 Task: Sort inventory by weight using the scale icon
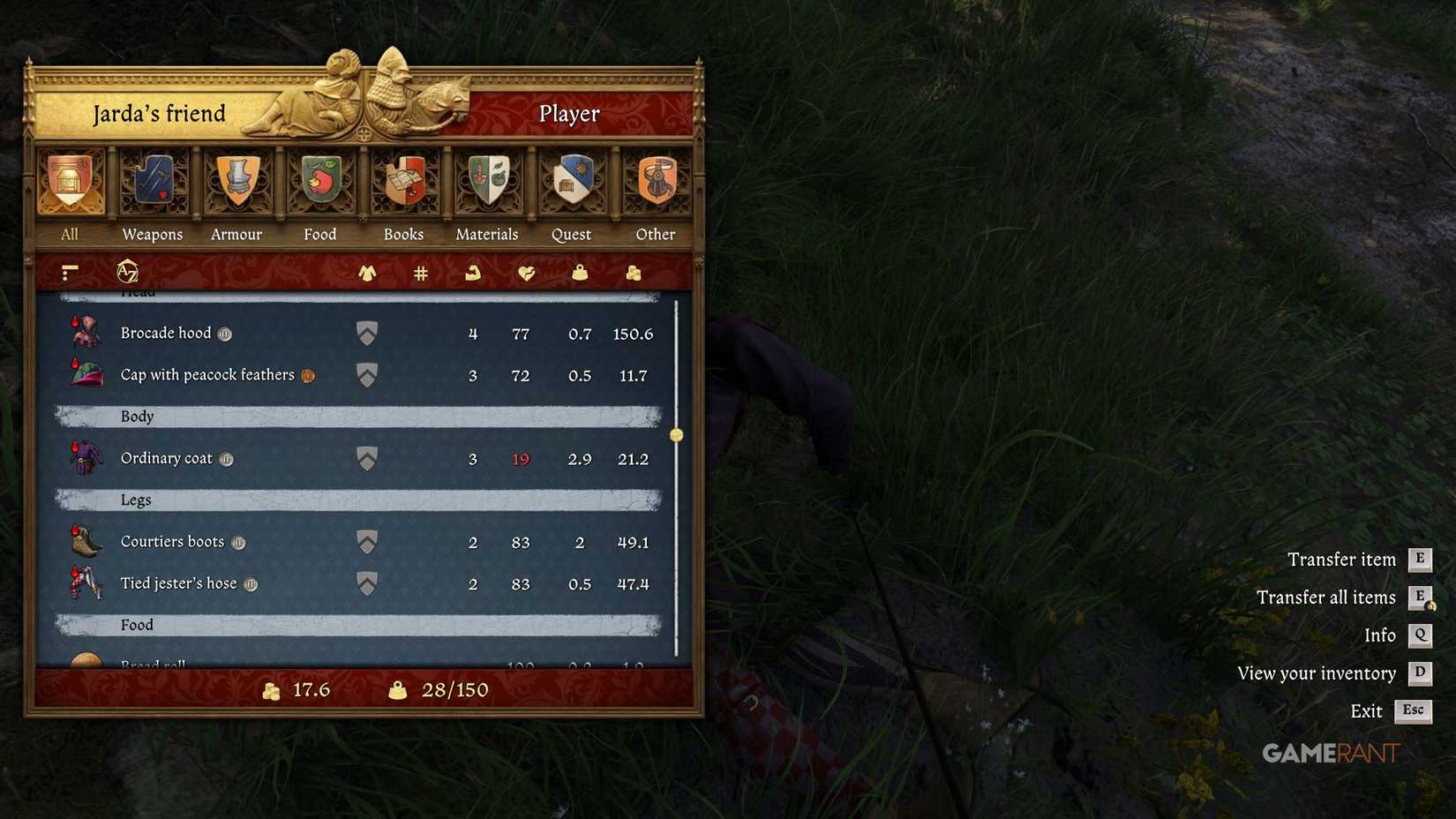(580, 273)
